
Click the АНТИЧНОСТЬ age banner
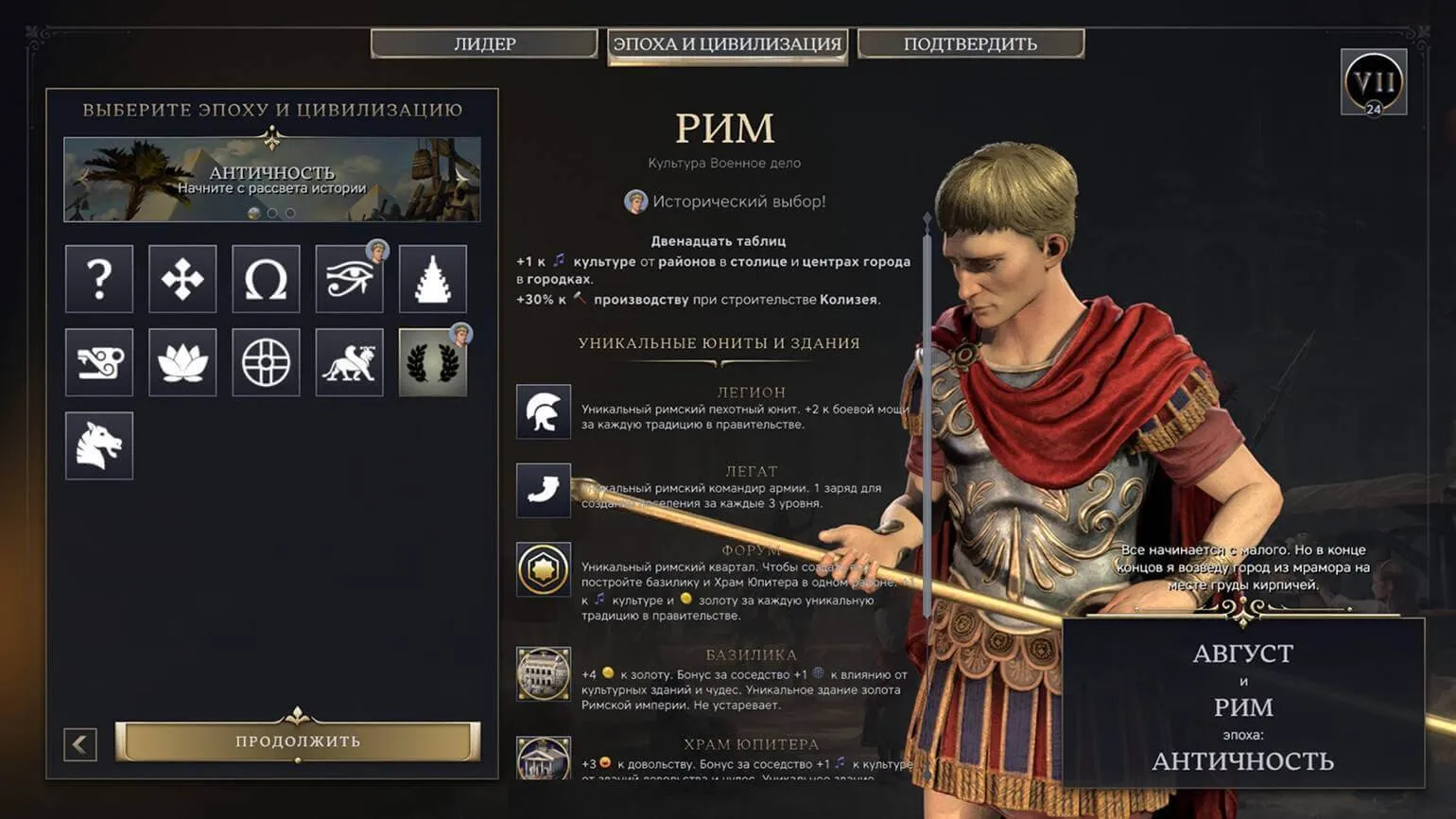click(272, 180)
